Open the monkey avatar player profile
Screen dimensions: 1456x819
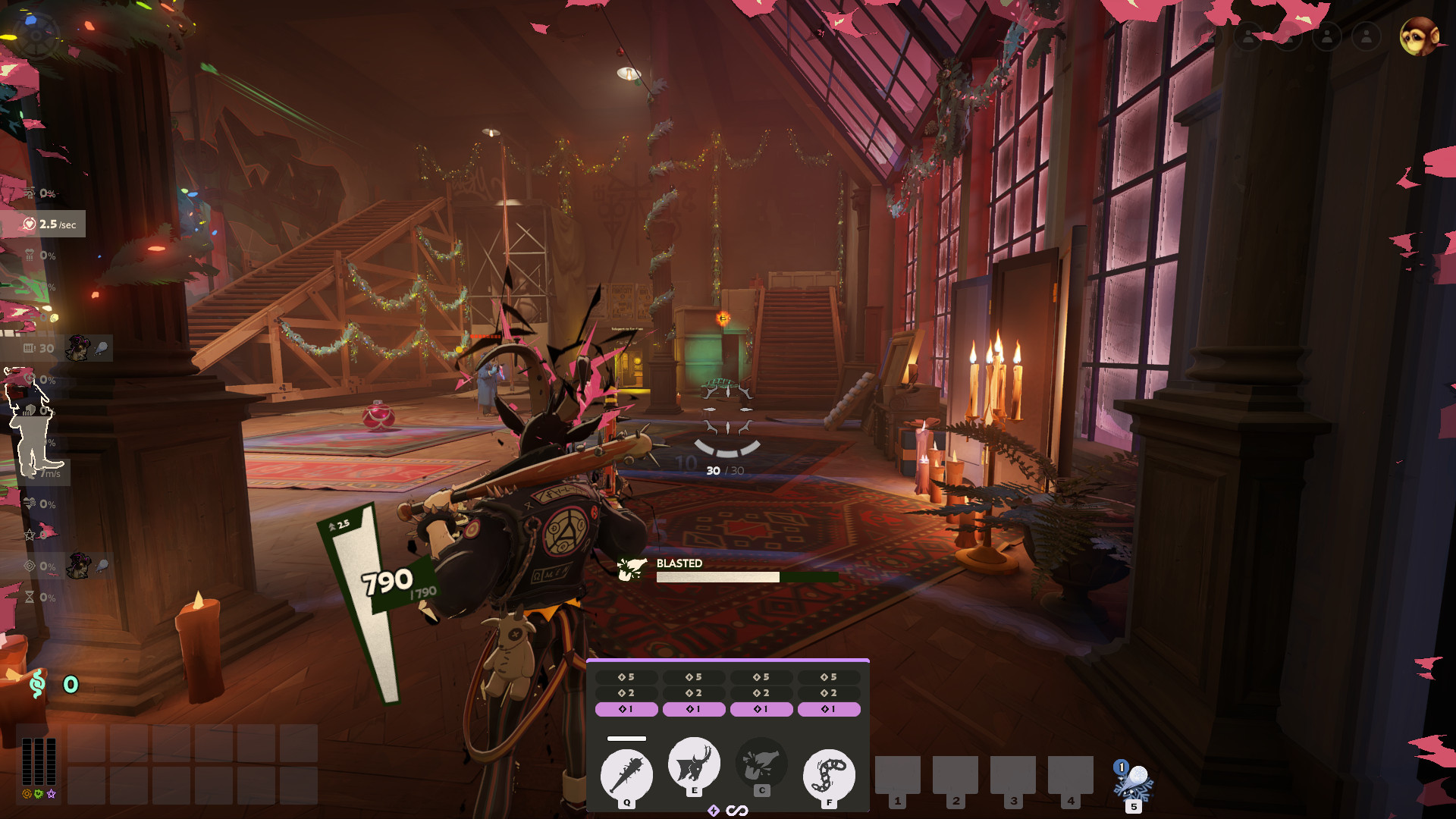tap(1419, 36)
